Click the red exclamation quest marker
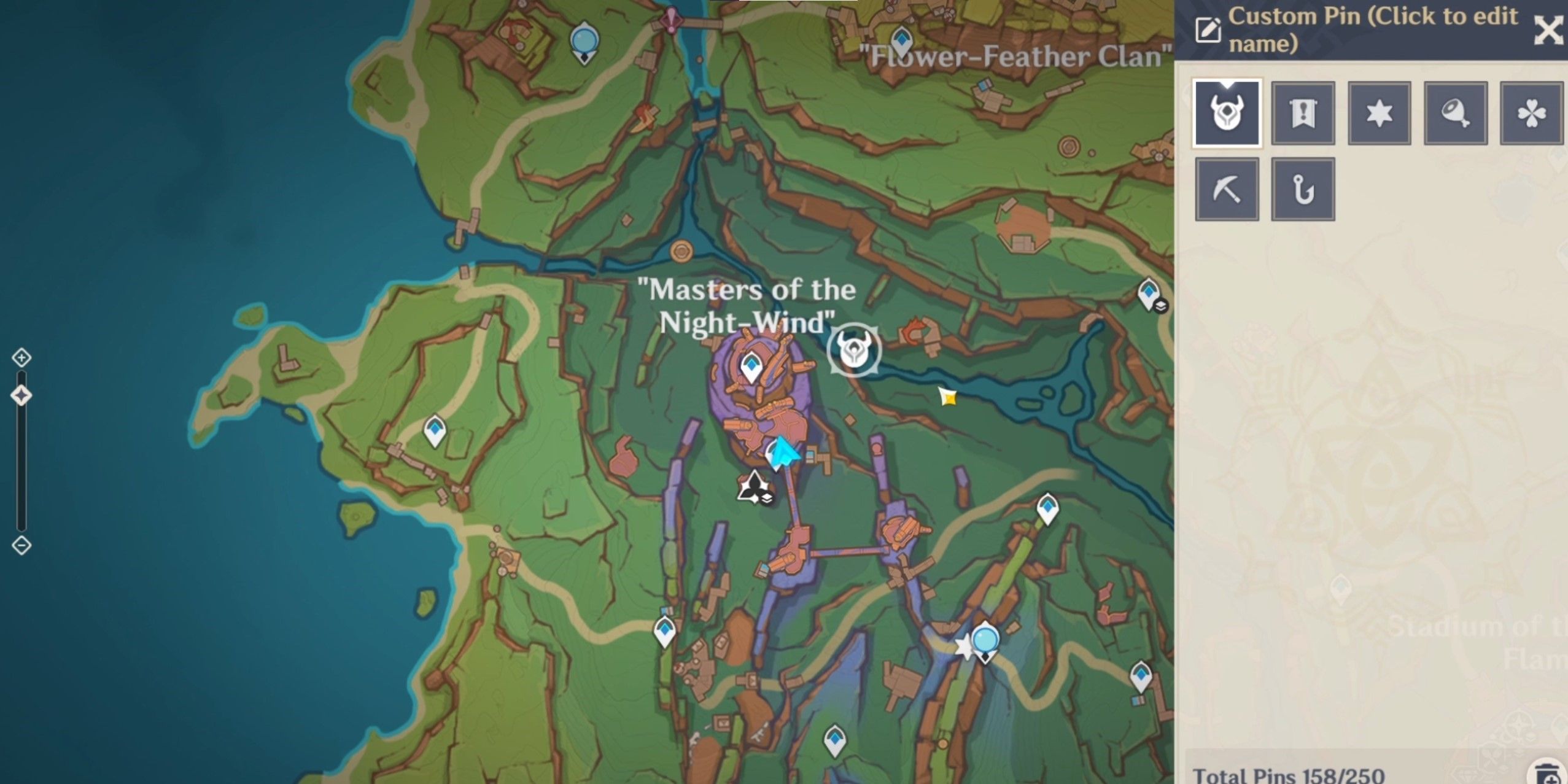 click(x=672, y=20)
